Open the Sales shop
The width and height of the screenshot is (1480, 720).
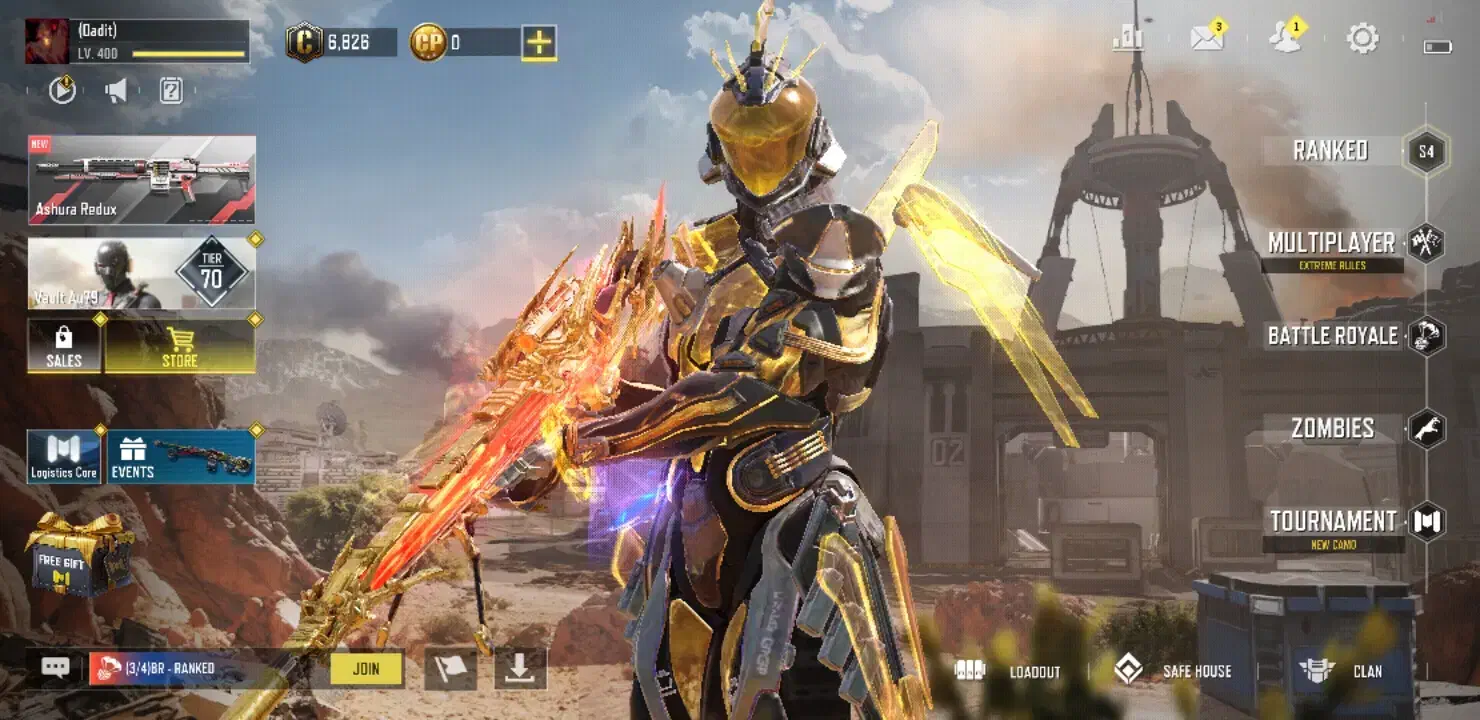pyautogui.click(x=64, y=347)
